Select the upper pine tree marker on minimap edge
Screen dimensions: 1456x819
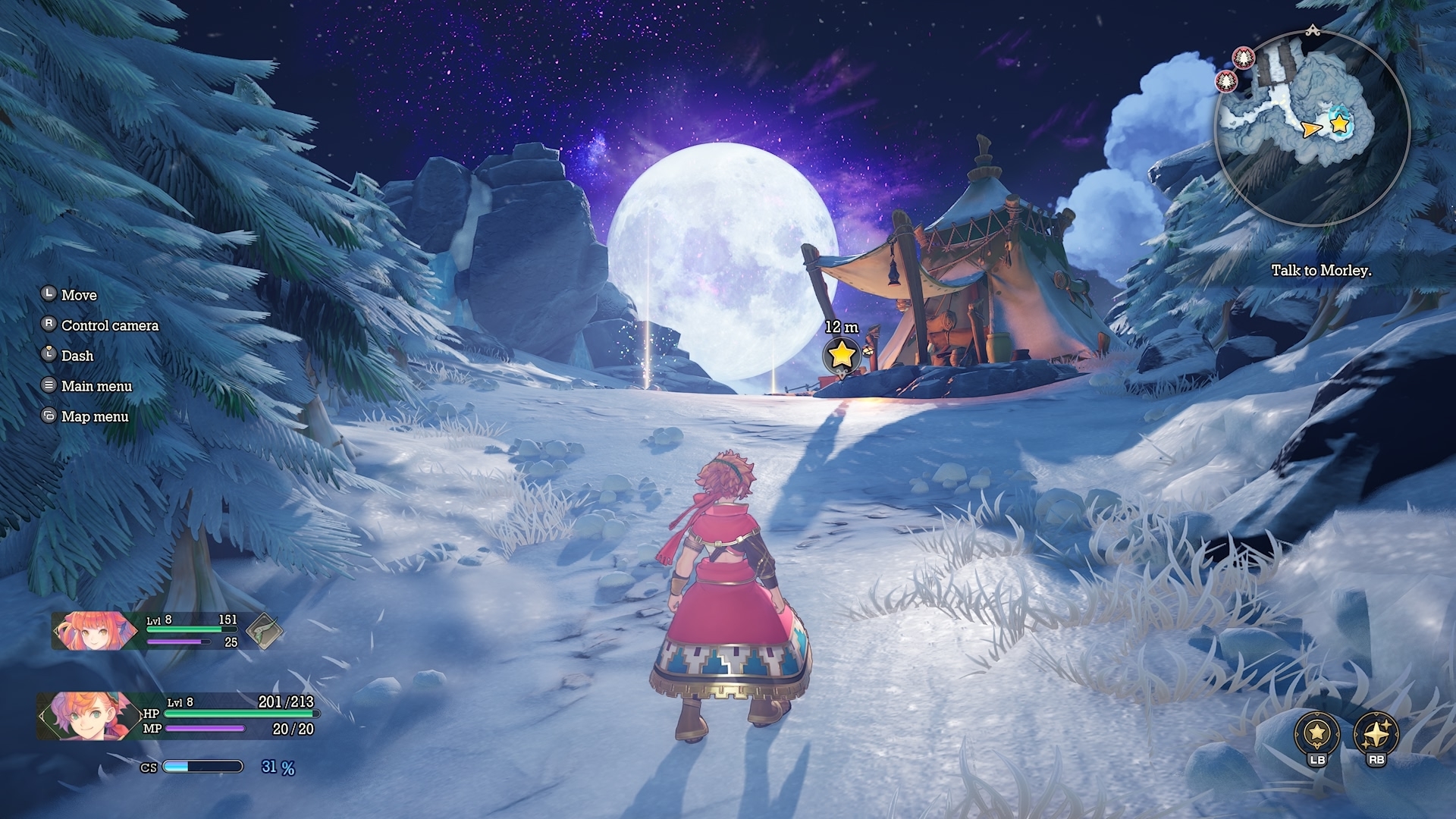pyautogui.click(x=1243, y=57)
